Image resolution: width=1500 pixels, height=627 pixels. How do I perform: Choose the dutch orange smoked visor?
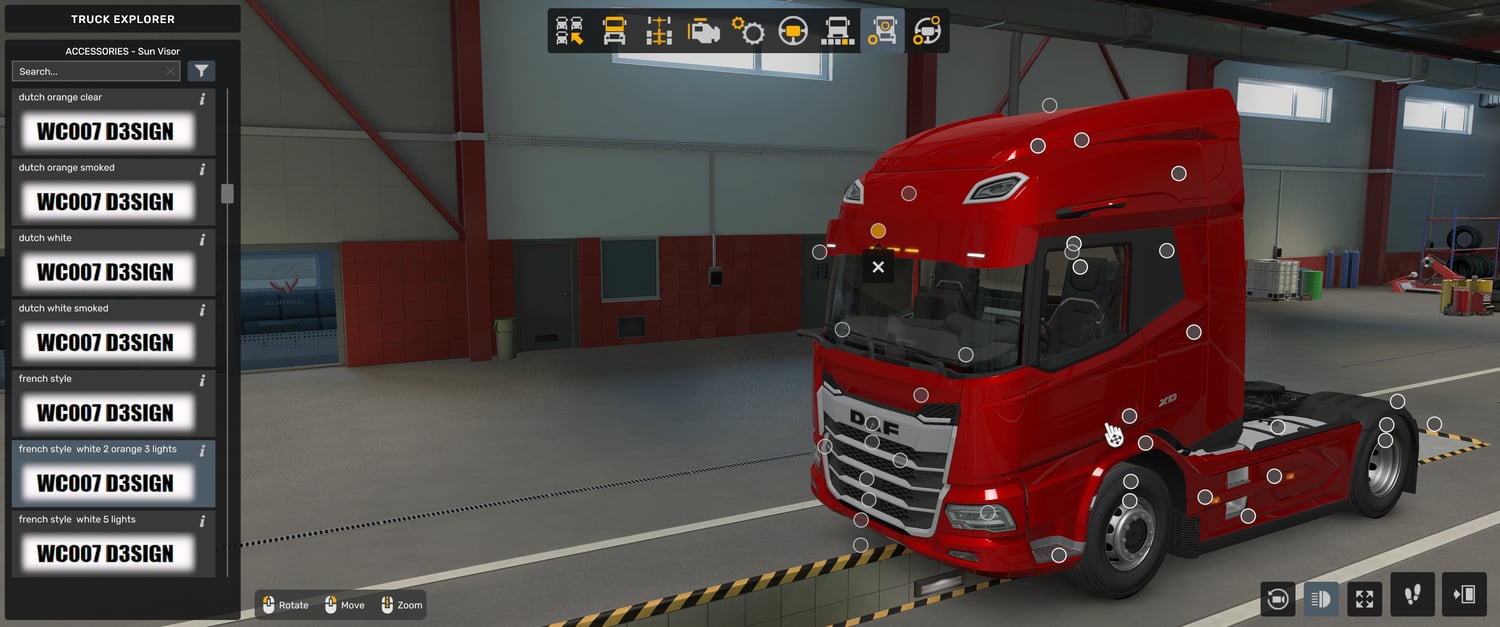[x=104, y=200]
